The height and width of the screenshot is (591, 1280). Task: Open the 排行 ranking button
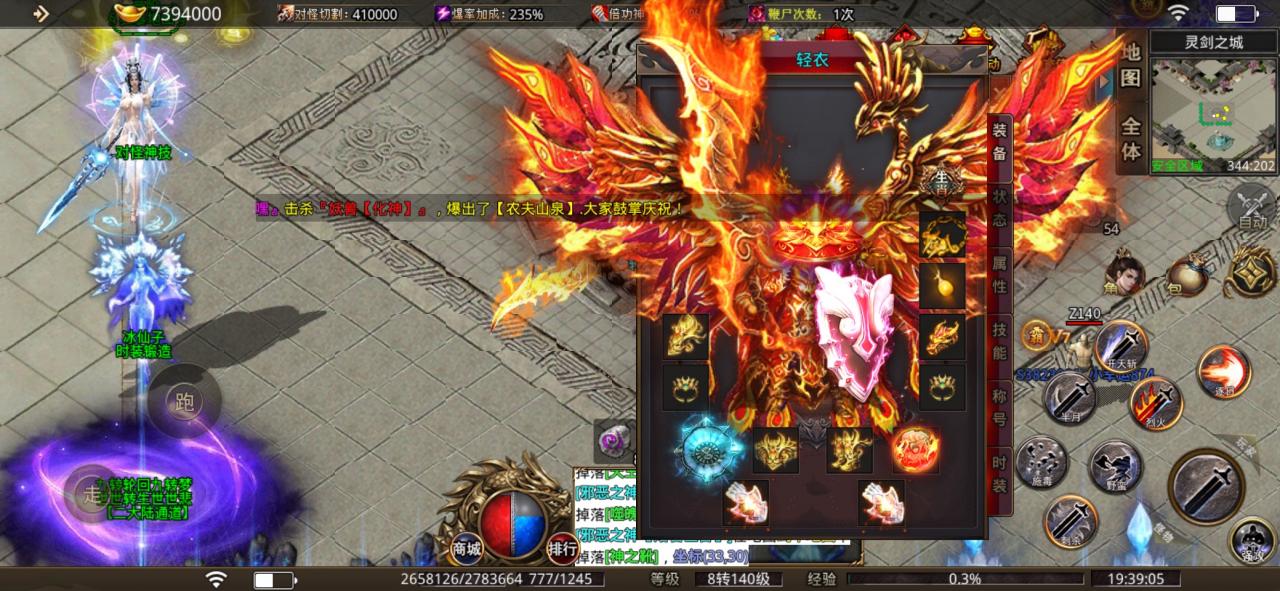pos(561,548)
